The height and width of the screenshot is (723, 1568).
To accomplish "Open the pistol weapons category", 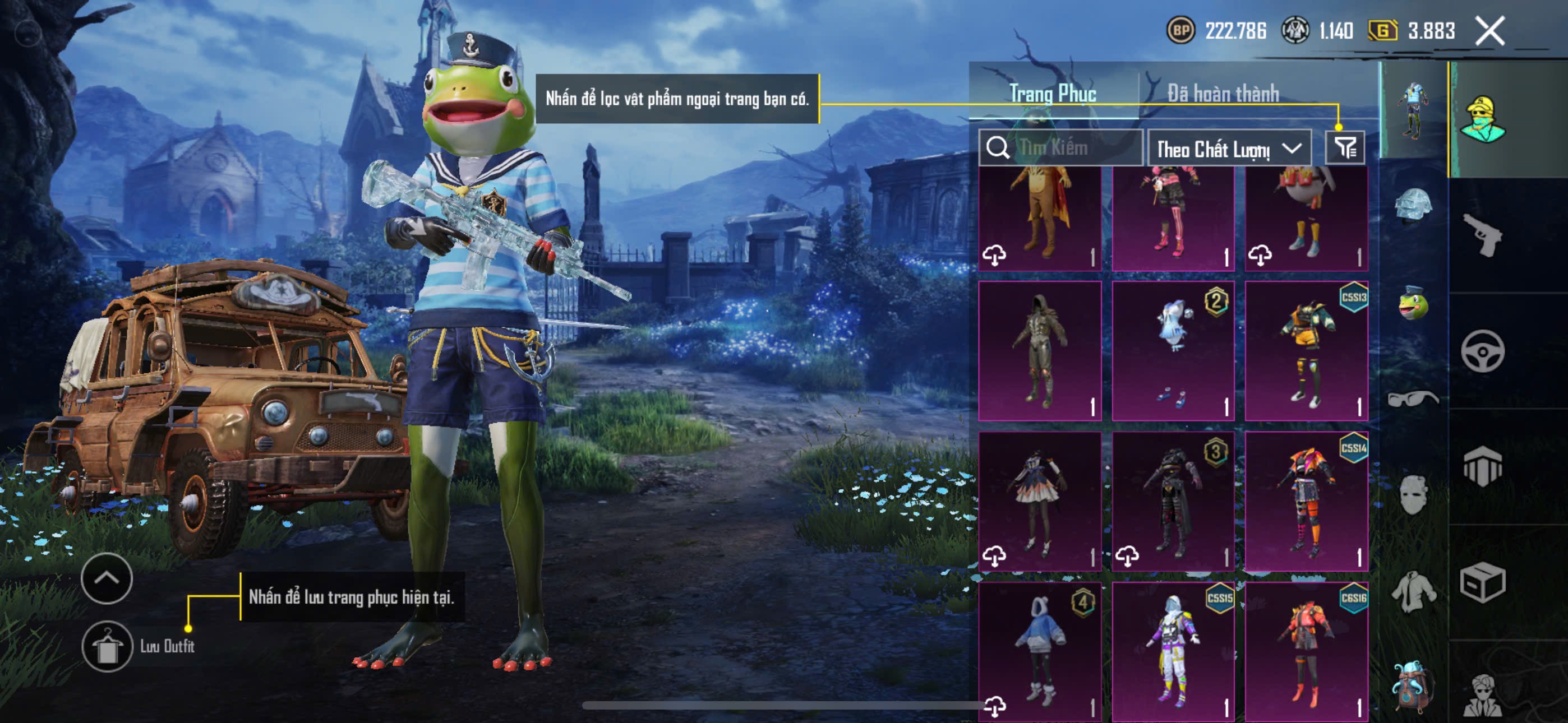I will (1482, 235).
